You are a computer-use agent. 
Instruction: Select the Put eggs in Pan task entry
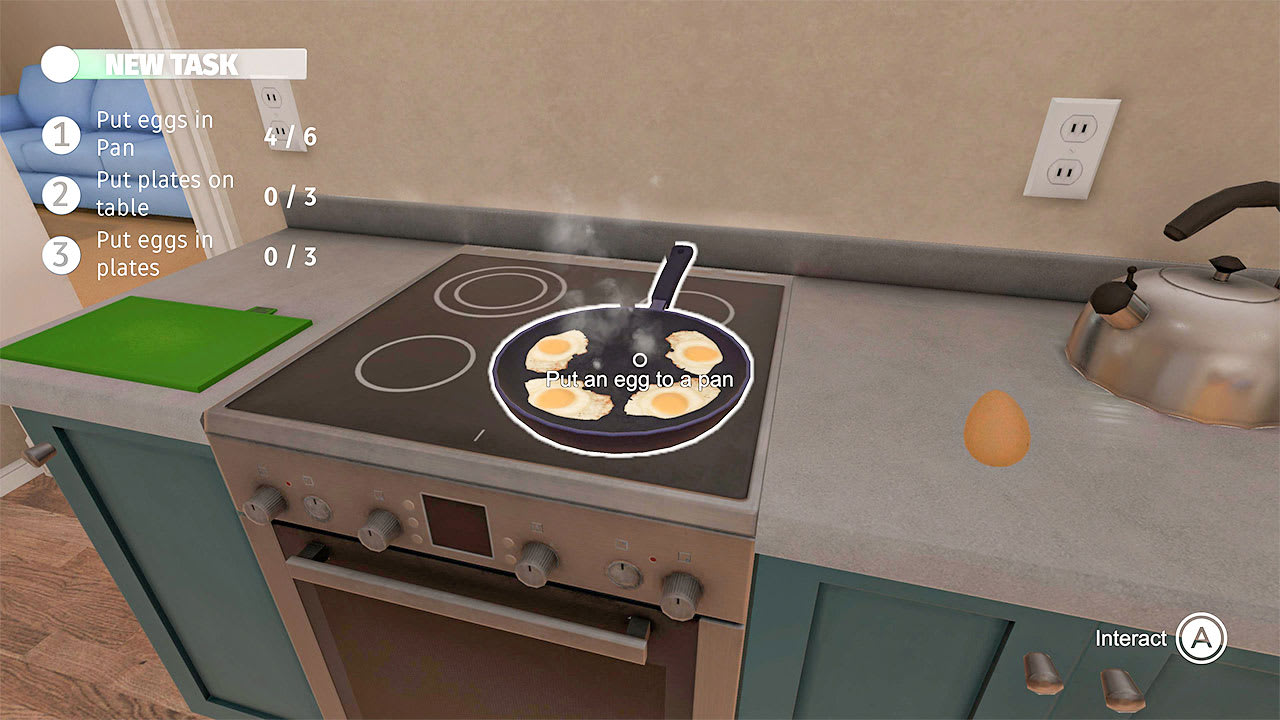click(155, 133)
